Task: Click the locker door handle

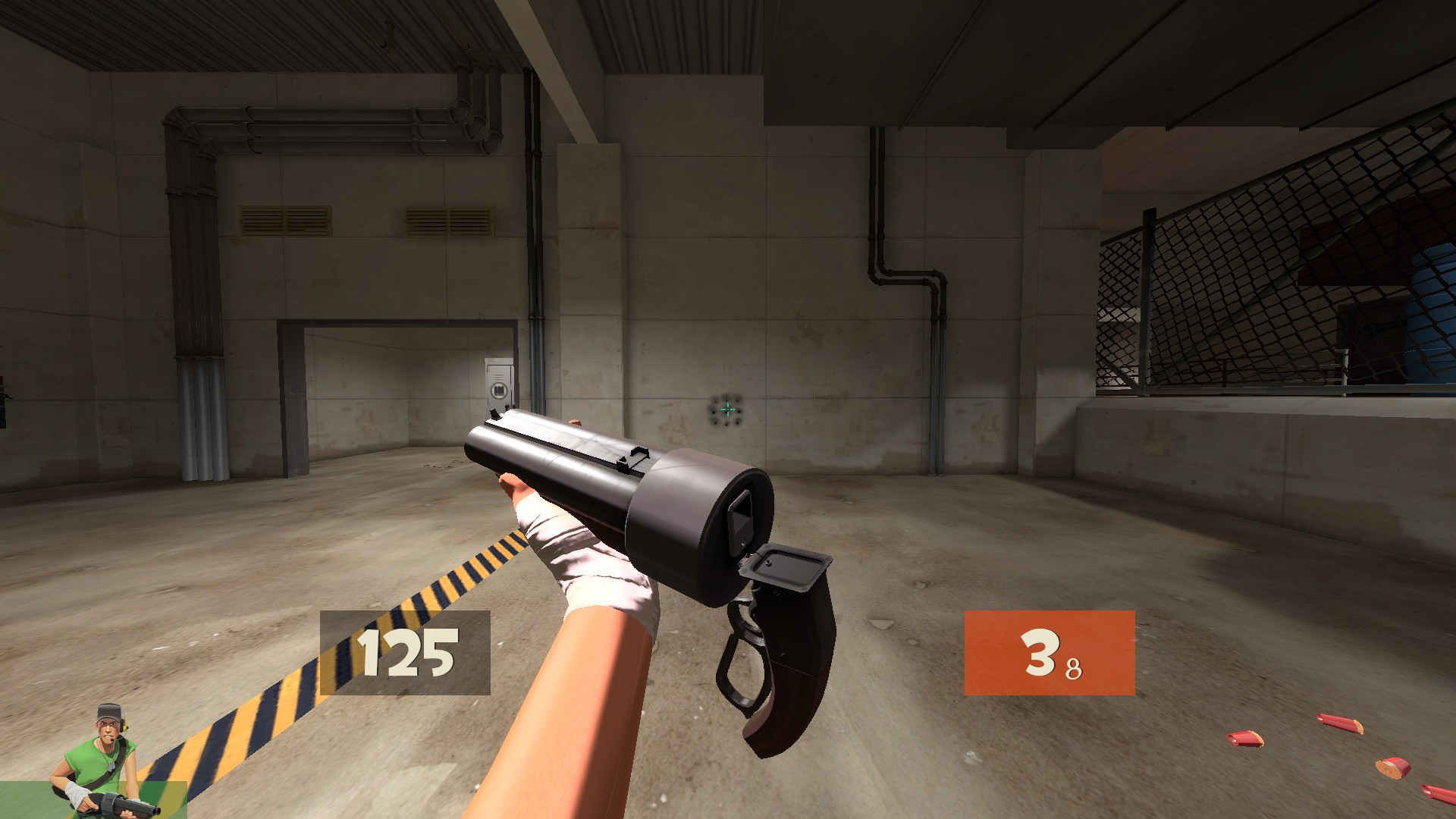Action: (507, 406)
